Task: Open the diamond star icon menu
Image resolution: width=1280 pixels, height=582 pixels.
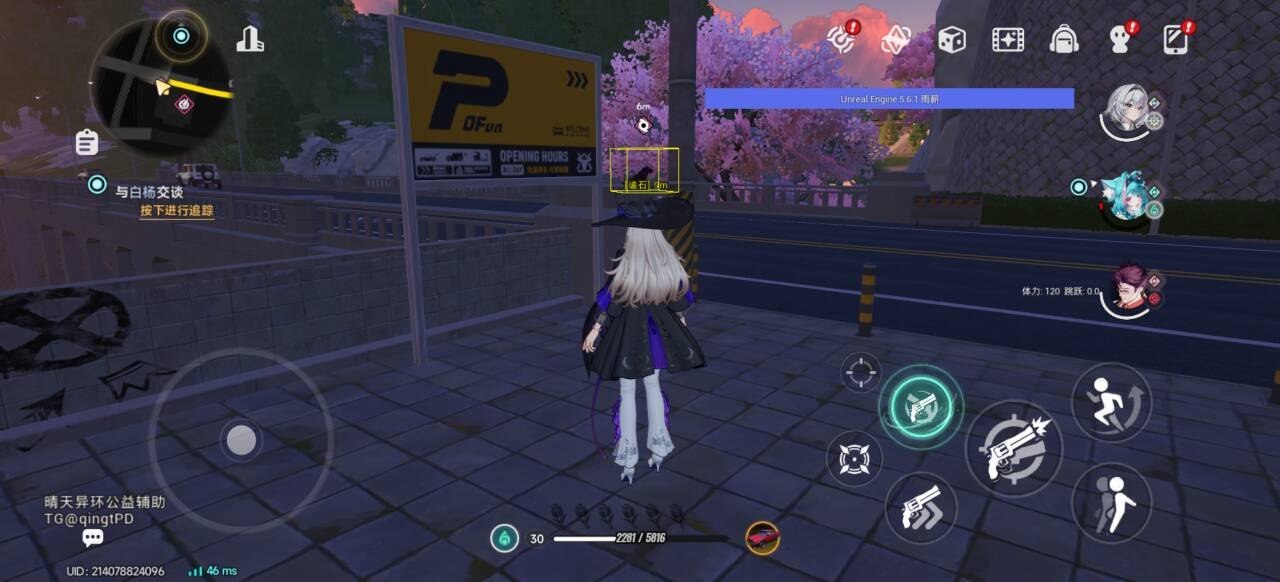Action: [894, 40]
